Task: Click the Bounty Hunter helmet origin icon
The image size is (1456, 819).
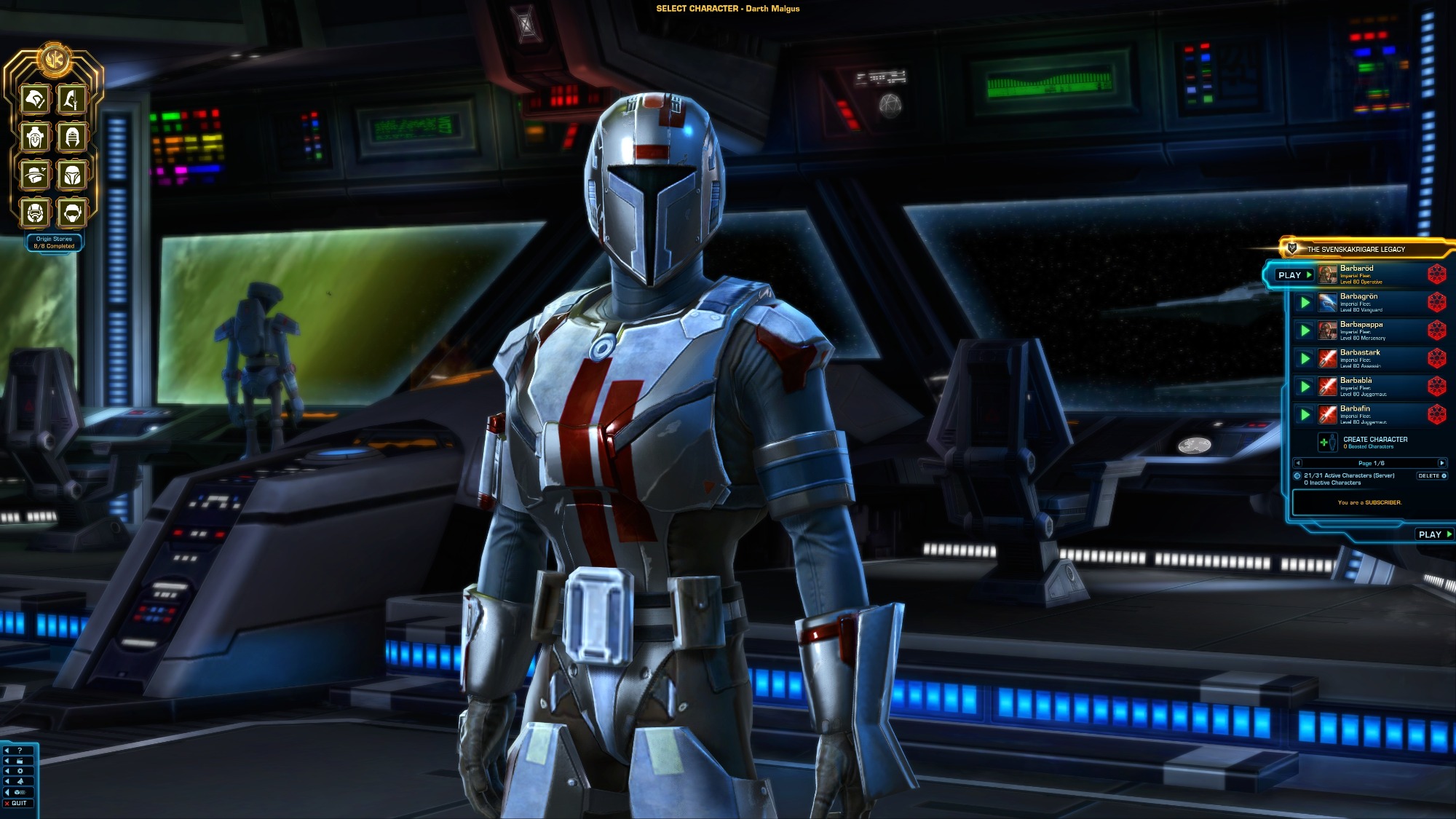Action: point(72,175)
